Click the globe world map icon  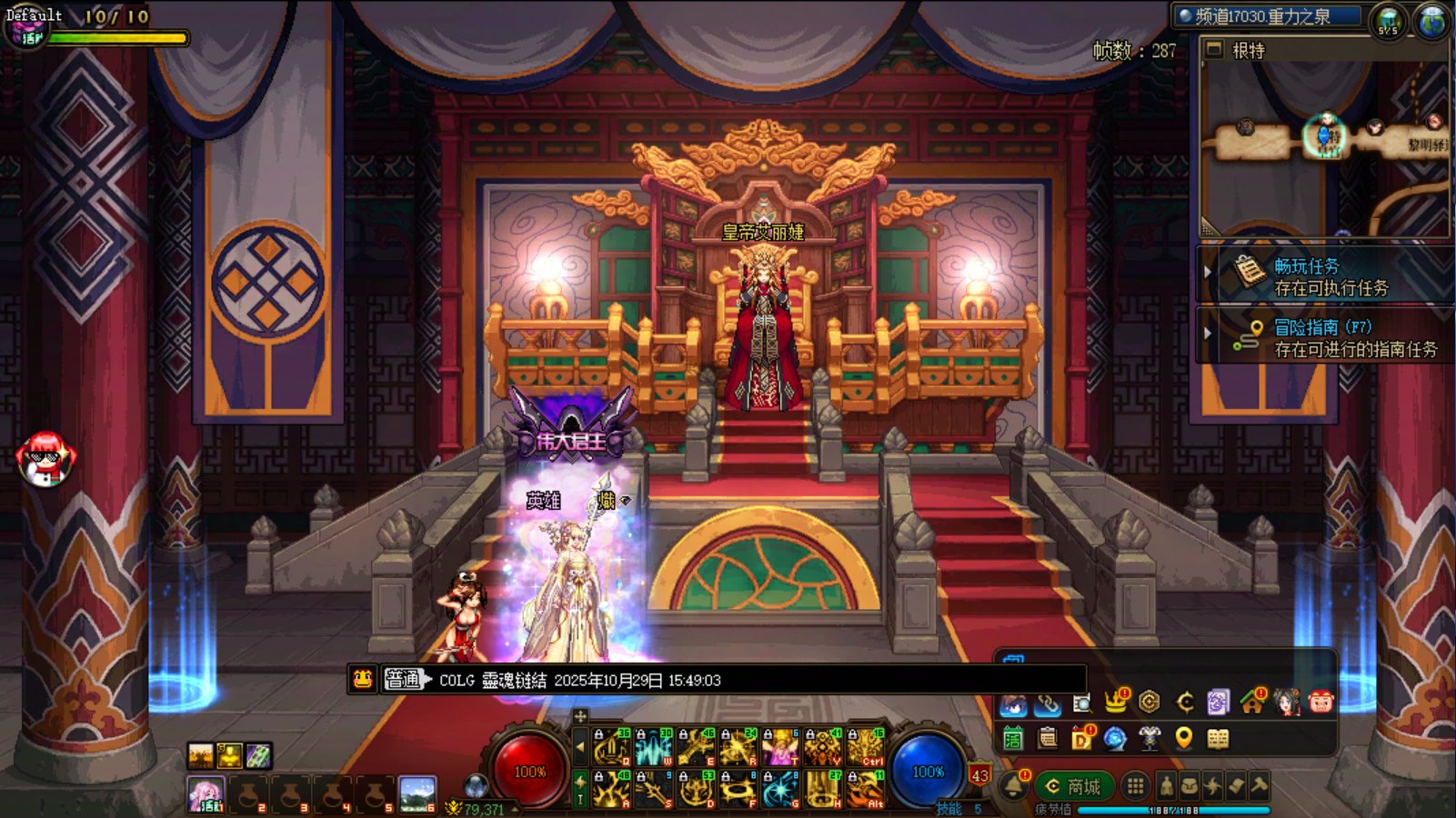pos(1431,21)
